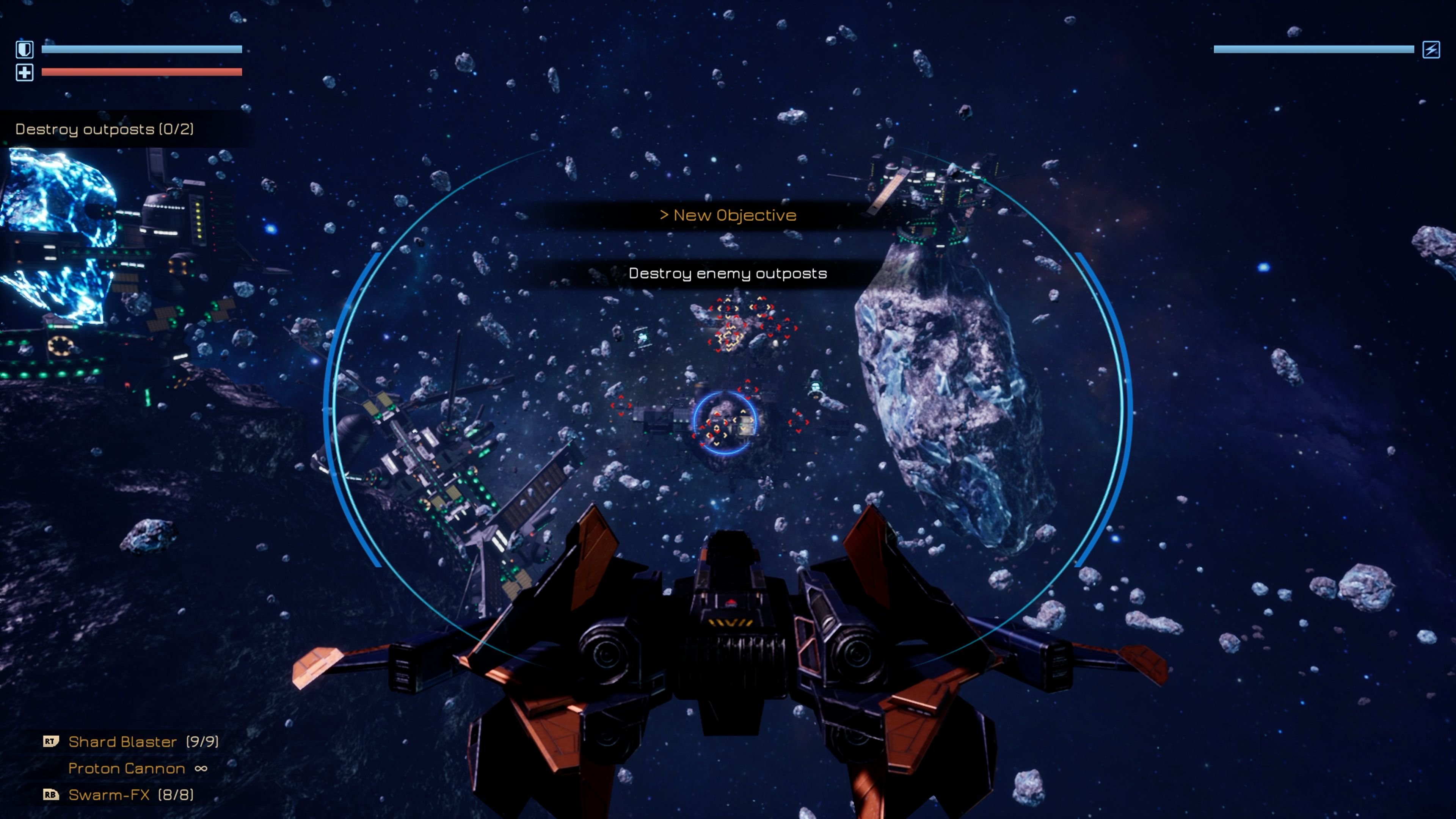Select the Destroy outposts objective entry
This screenshot has width=1456, height=819.
(105, 129)
